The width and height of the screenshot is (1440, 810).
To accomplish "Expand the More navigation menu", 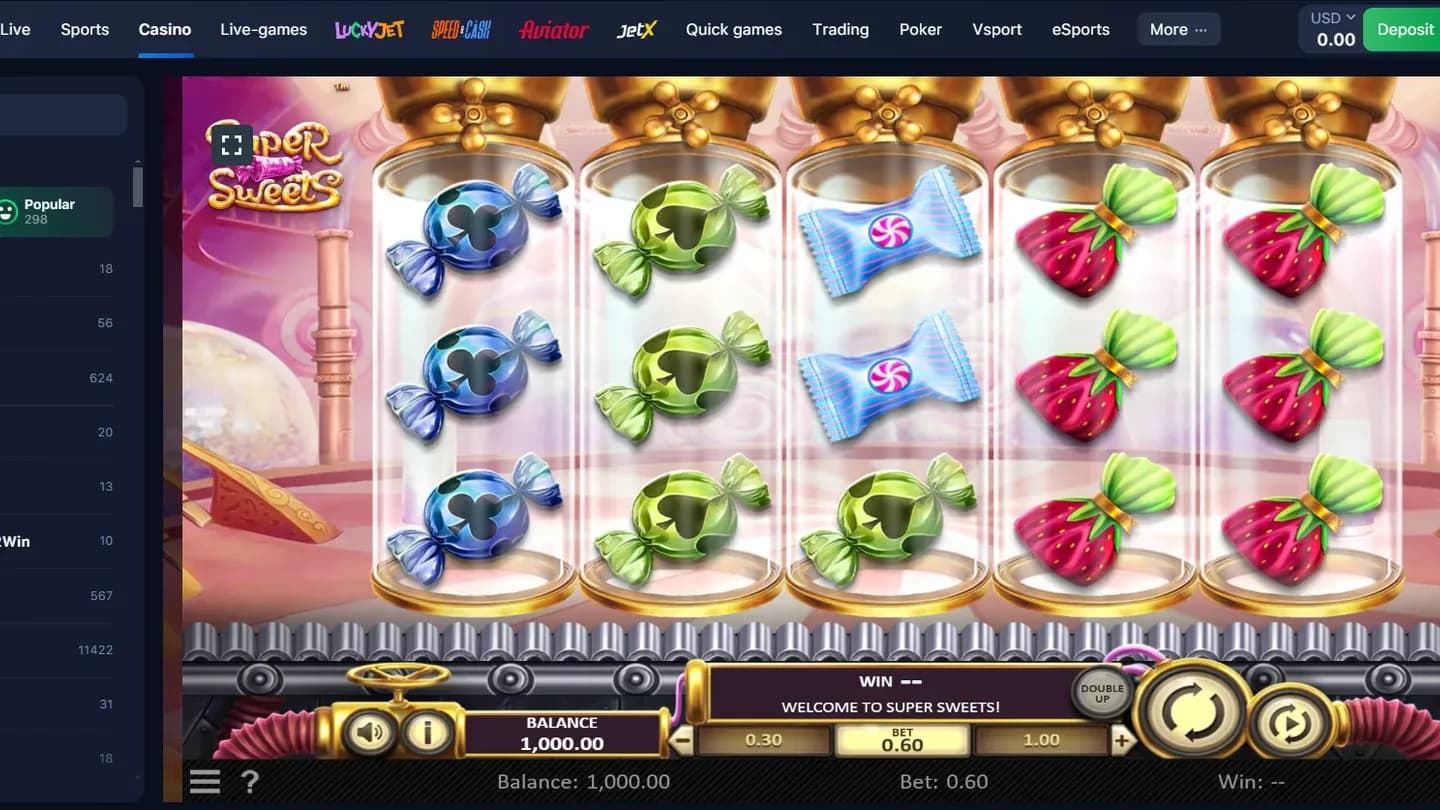I will 1178,29.
